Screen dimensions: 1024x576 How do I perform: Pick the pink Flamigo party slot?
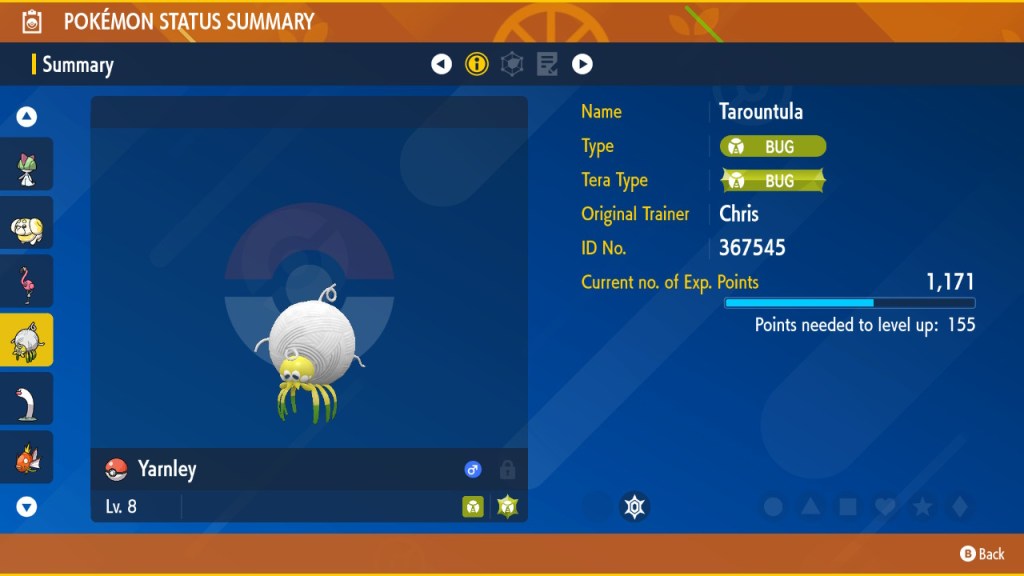point(27,282)
